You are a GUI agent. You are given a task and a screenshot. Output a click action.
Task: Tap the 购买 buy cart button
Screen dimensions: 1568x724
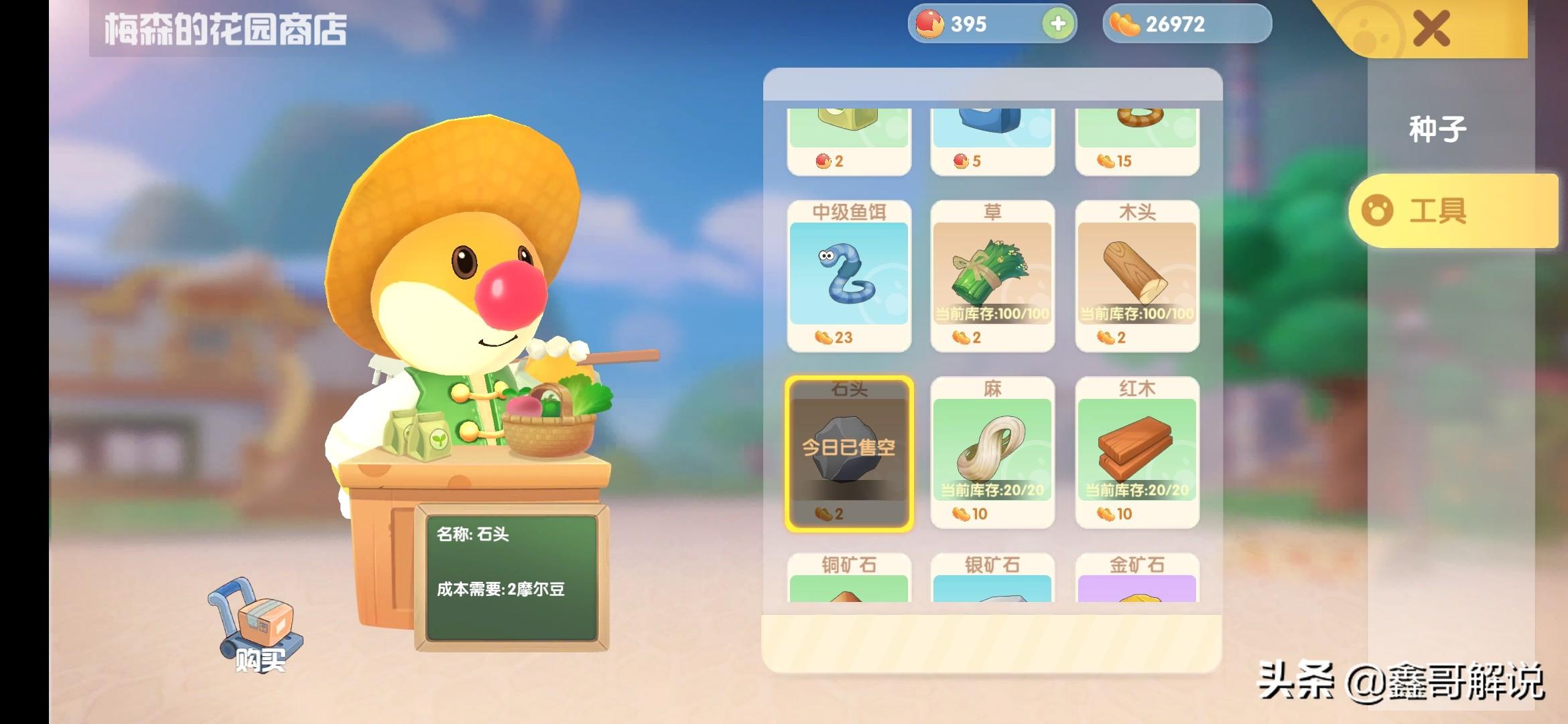(x=258, y=627)
